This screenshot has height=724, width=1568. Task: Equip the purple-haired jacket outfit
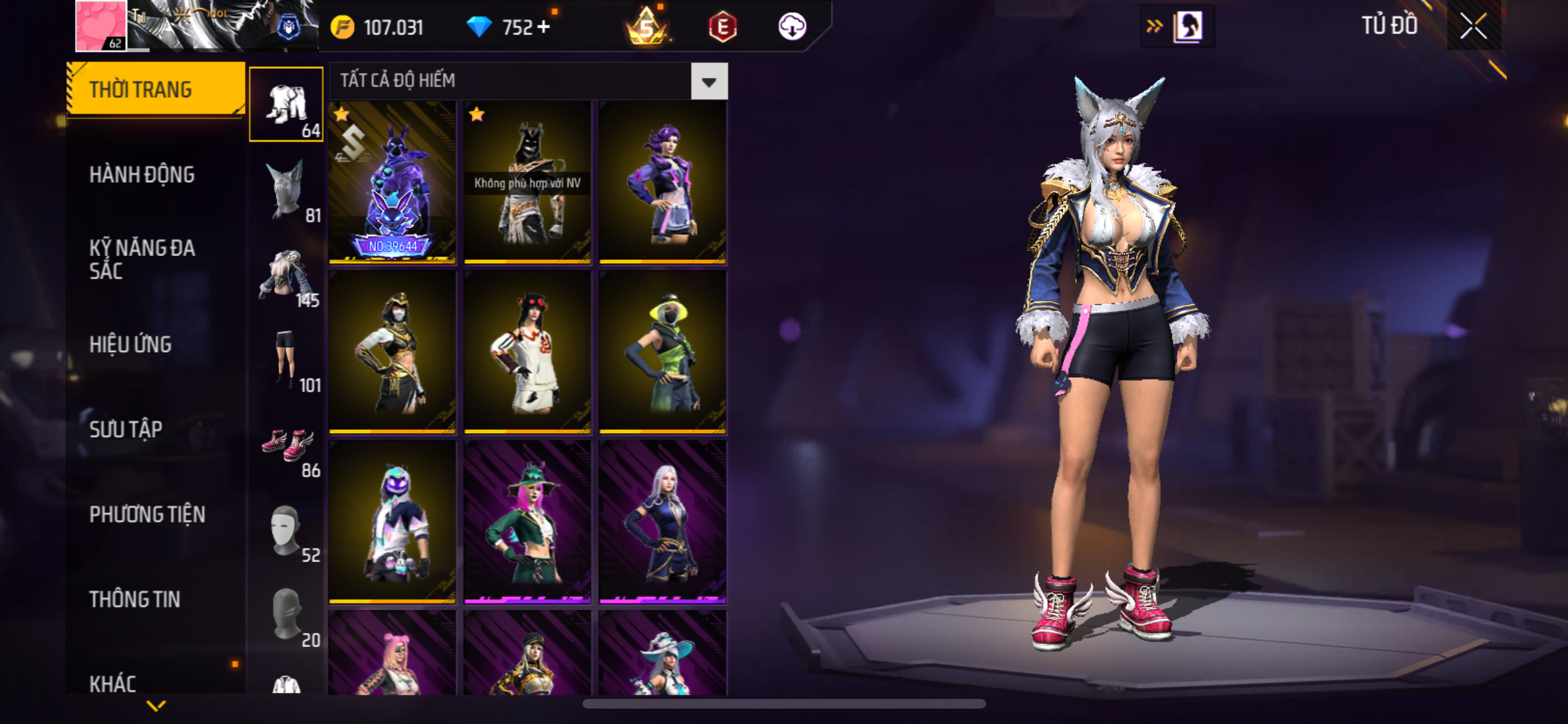click(x=662, y=183)
